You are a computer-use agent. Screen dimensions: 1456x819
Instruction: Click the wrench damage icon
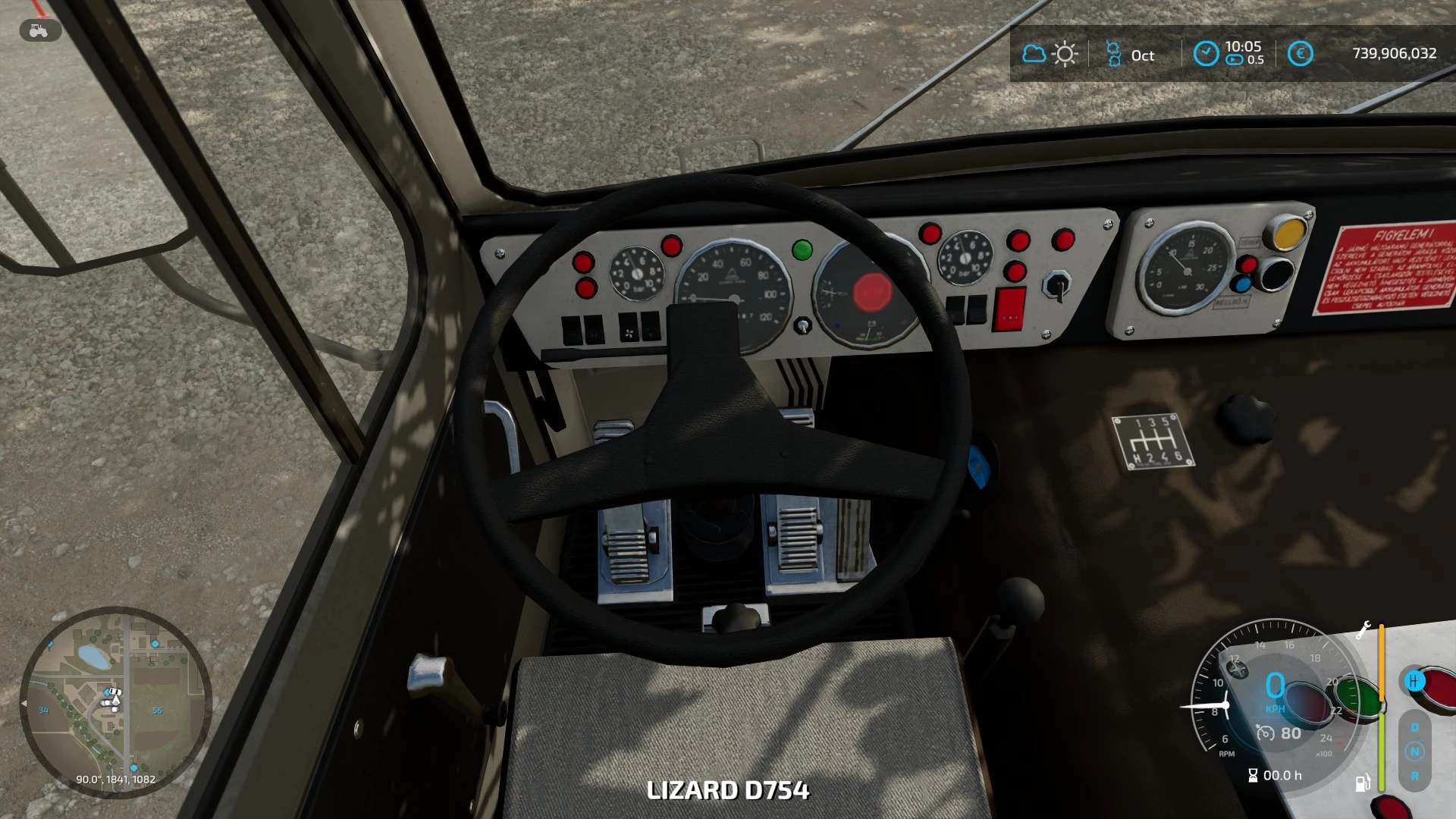(1363, 630)
